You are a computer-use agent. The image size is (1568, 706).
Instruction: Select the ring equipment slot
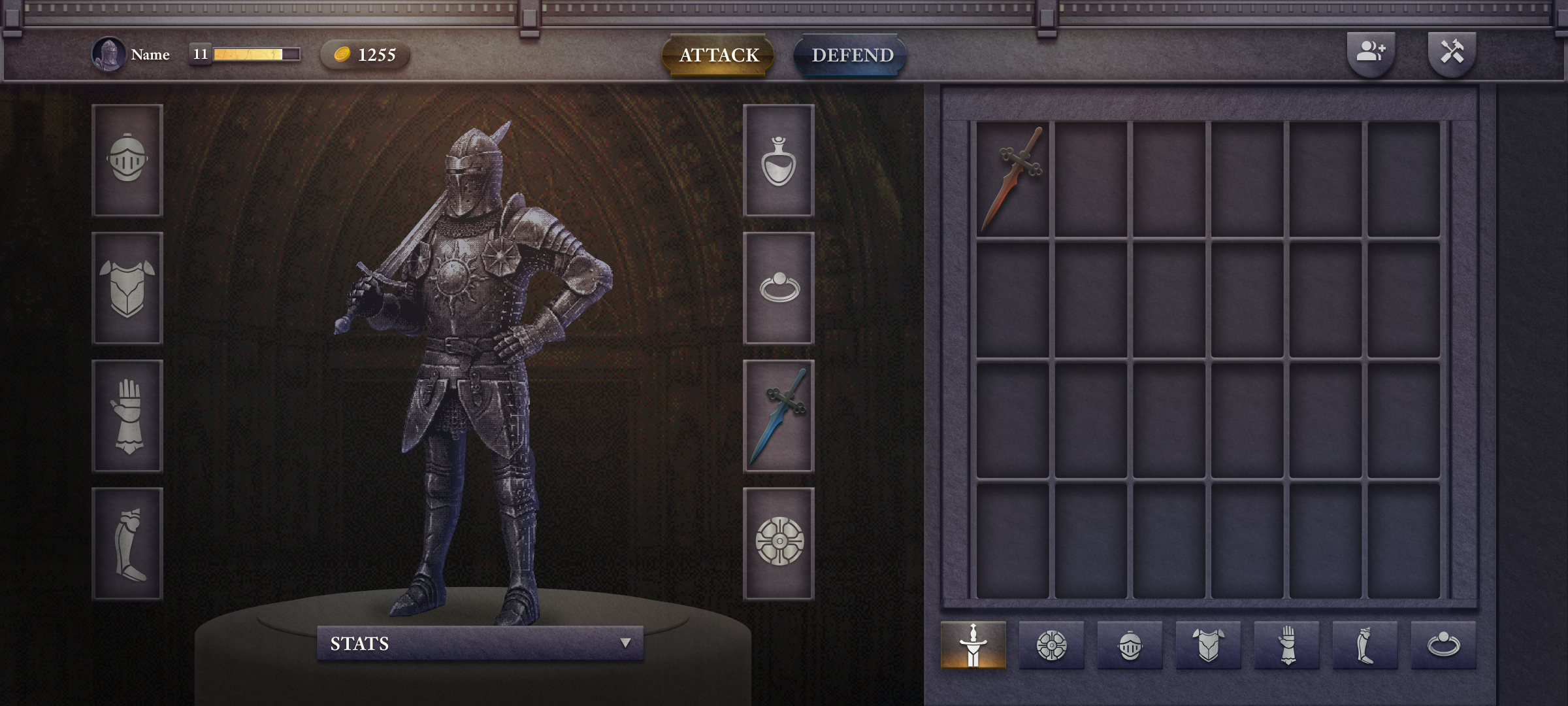779,288
